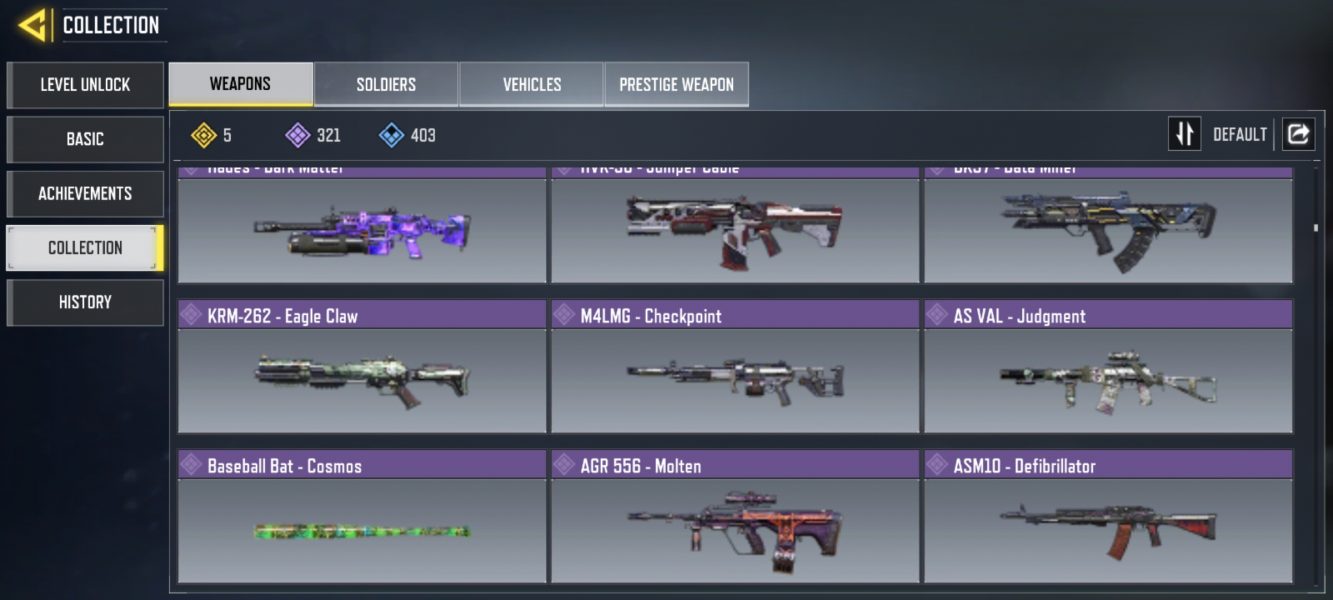Go back with the yellow arrow
Screen dimensions: 1333x600
coord(32,25)
